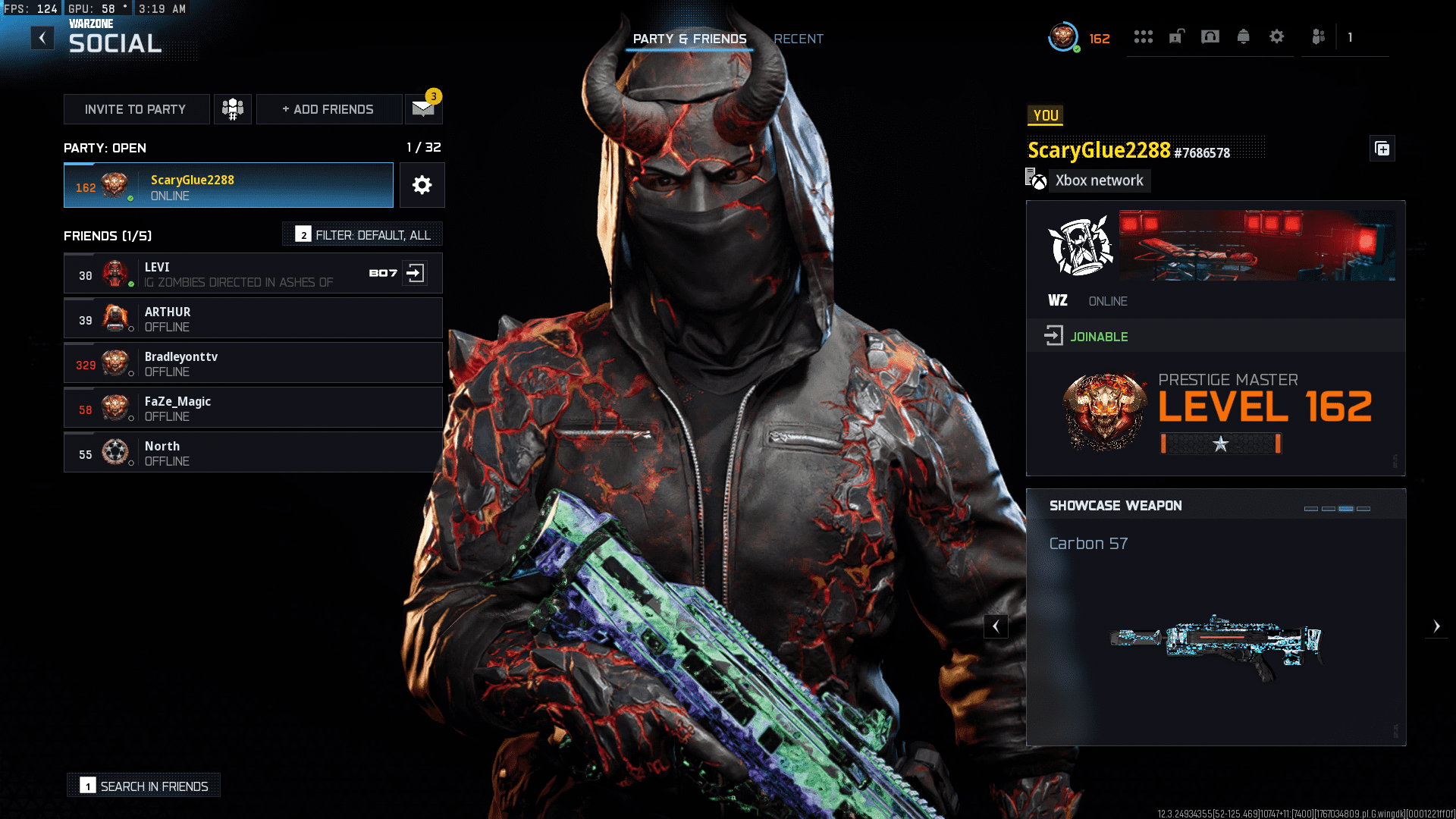The width and height of the screenshot is (1456, 819).
Task: Expand the right panel chevron arrow
Action: 1437,626
